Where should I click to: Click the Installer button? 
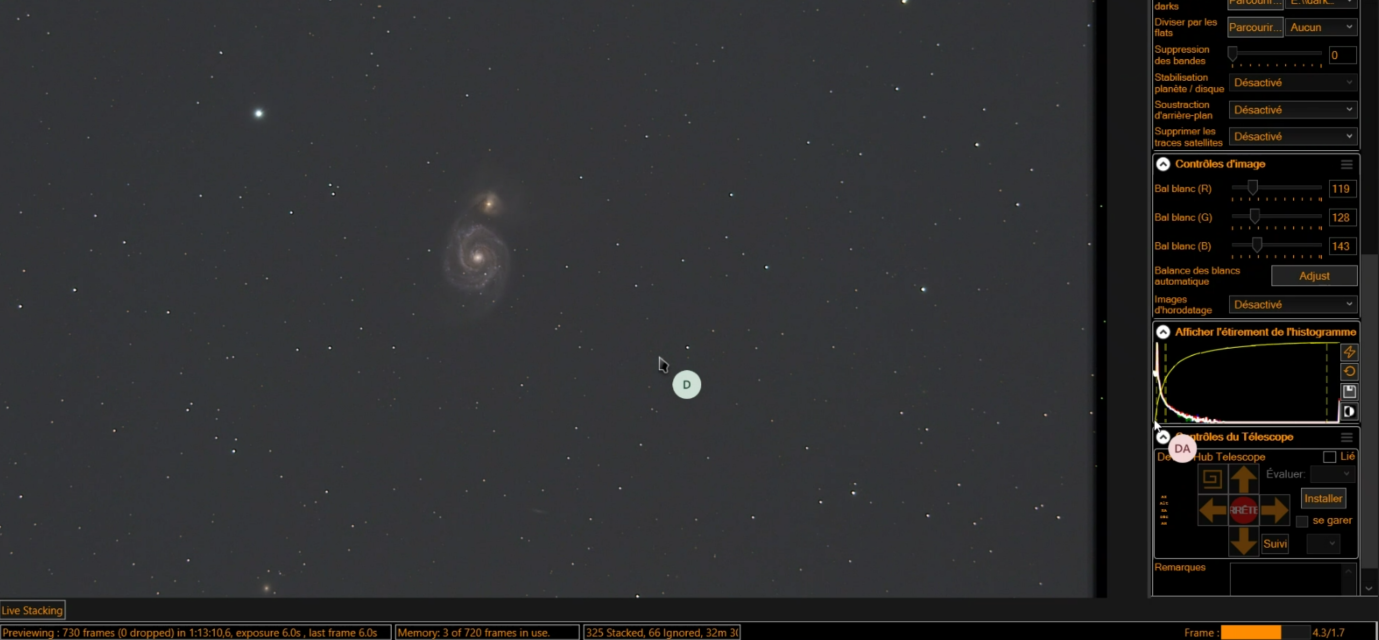(x=1323, y=498)
